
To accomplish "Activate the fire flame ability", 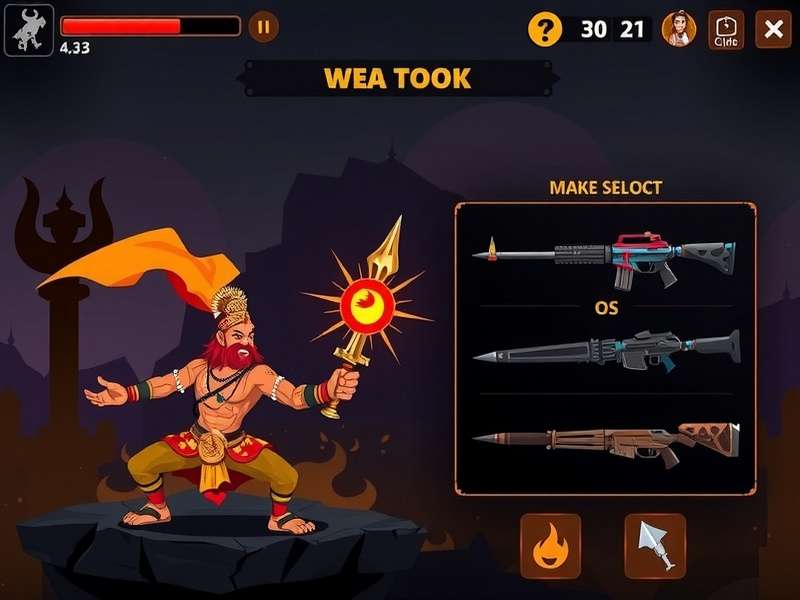I will (x=550, y=546).
